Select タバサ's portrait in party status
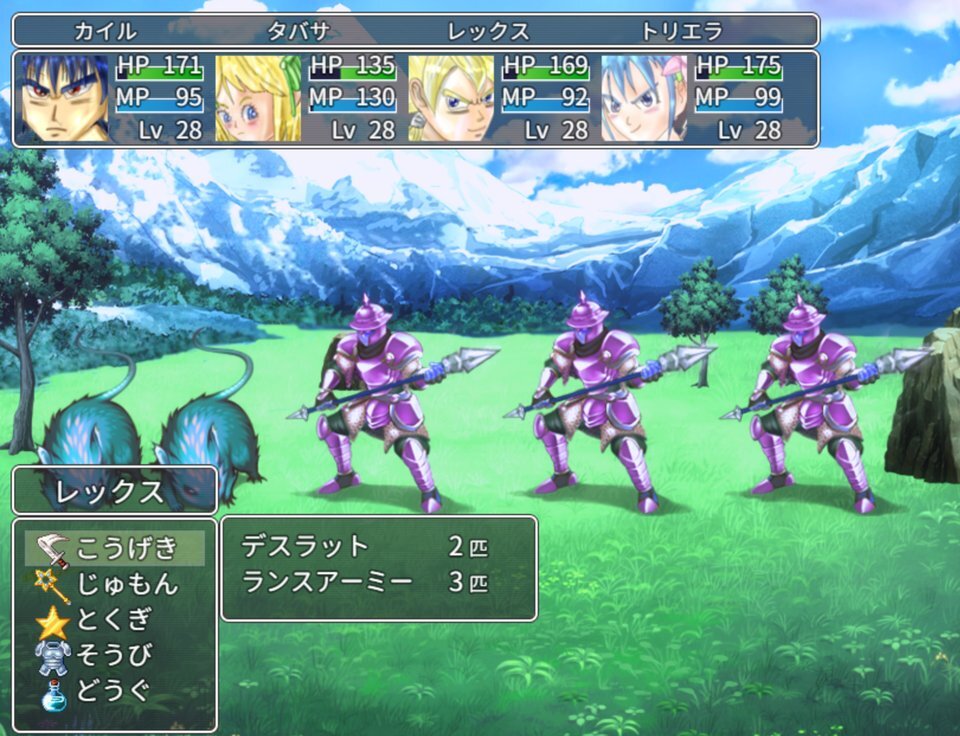Image resolution: width=960 pixels, height=736 pixels. click(x=258, y=98)
